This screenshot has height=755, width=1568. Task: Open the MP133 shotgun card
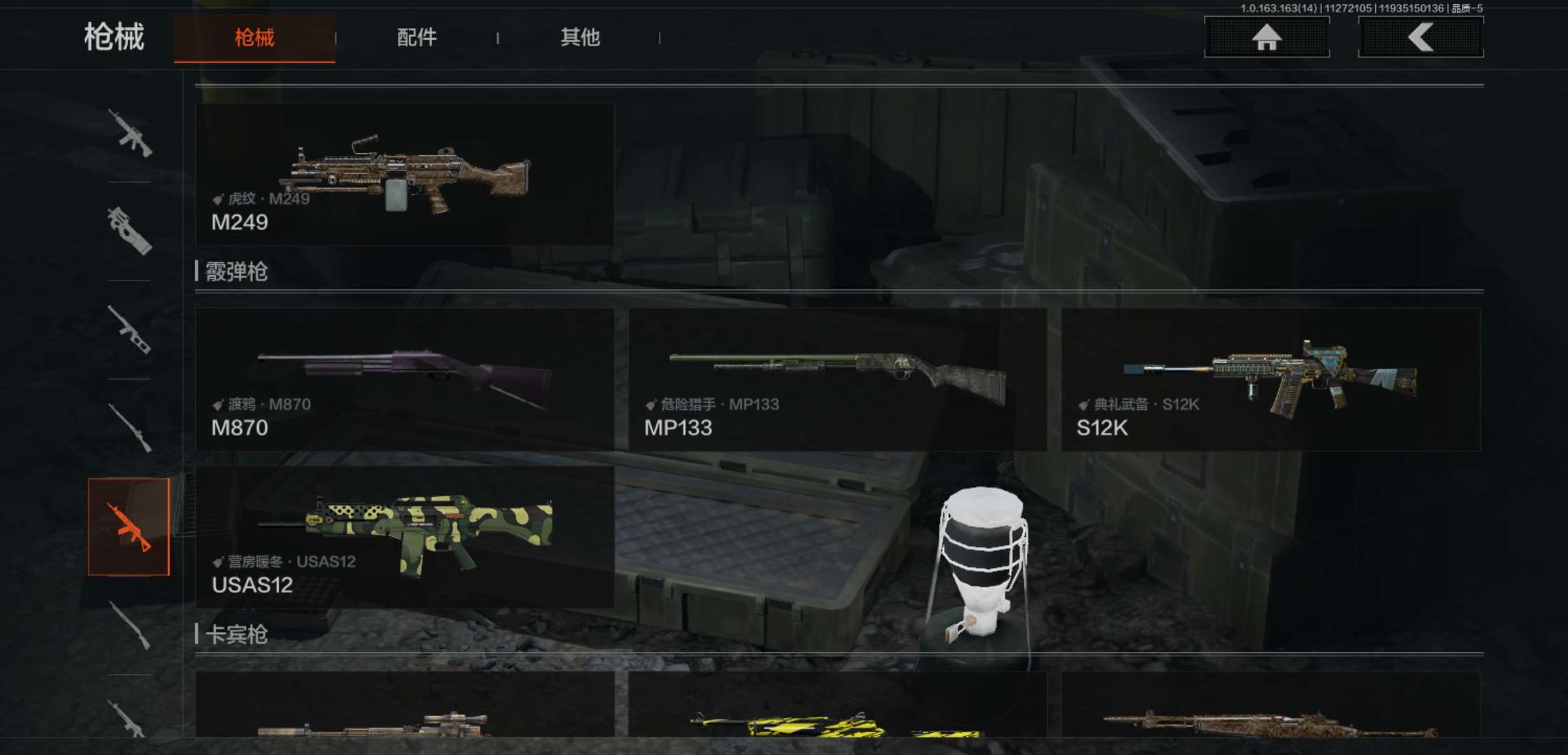pyautogui.click(x=837, y=380)
